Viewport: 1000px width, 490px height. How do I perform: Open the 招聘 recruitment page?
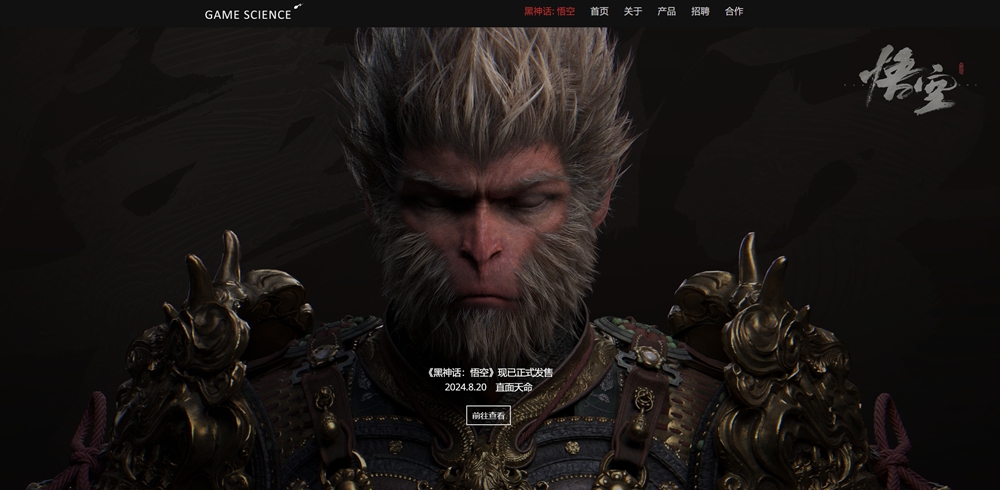click(700, 12)
